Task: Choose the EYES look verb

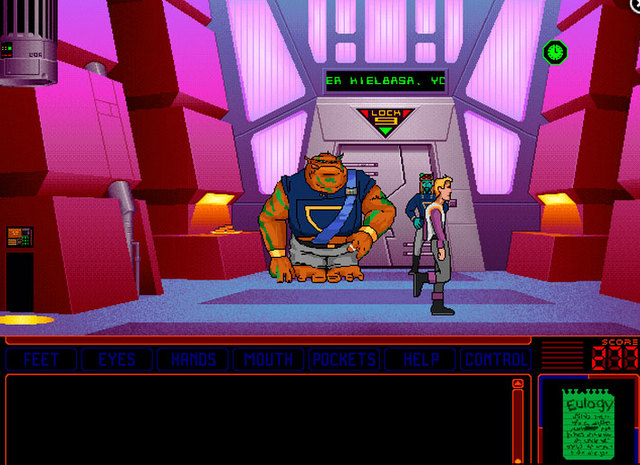Action: [x=117, y=360]
